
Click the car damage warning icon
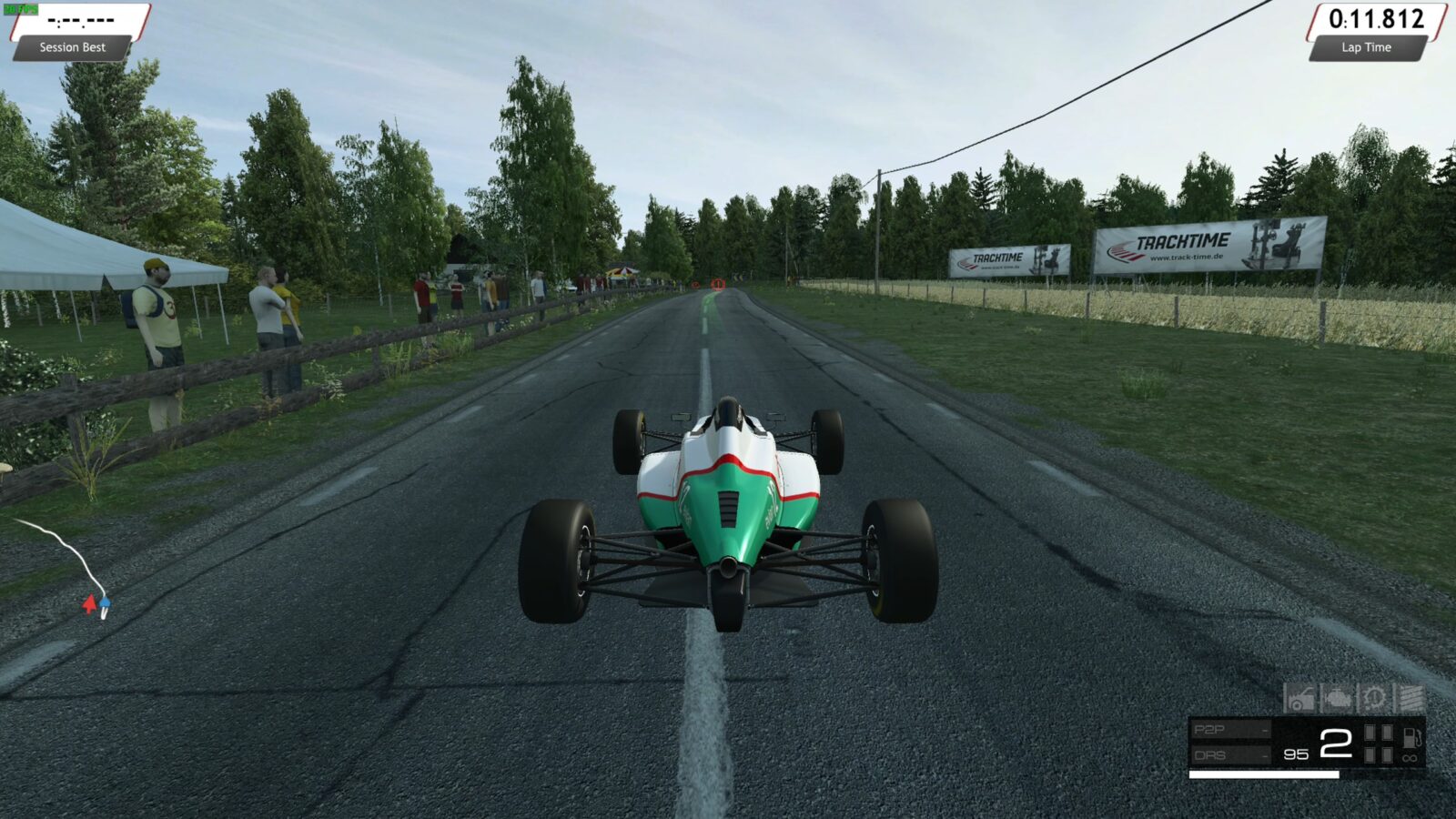pyautogui.click(x=1299, y=699)
